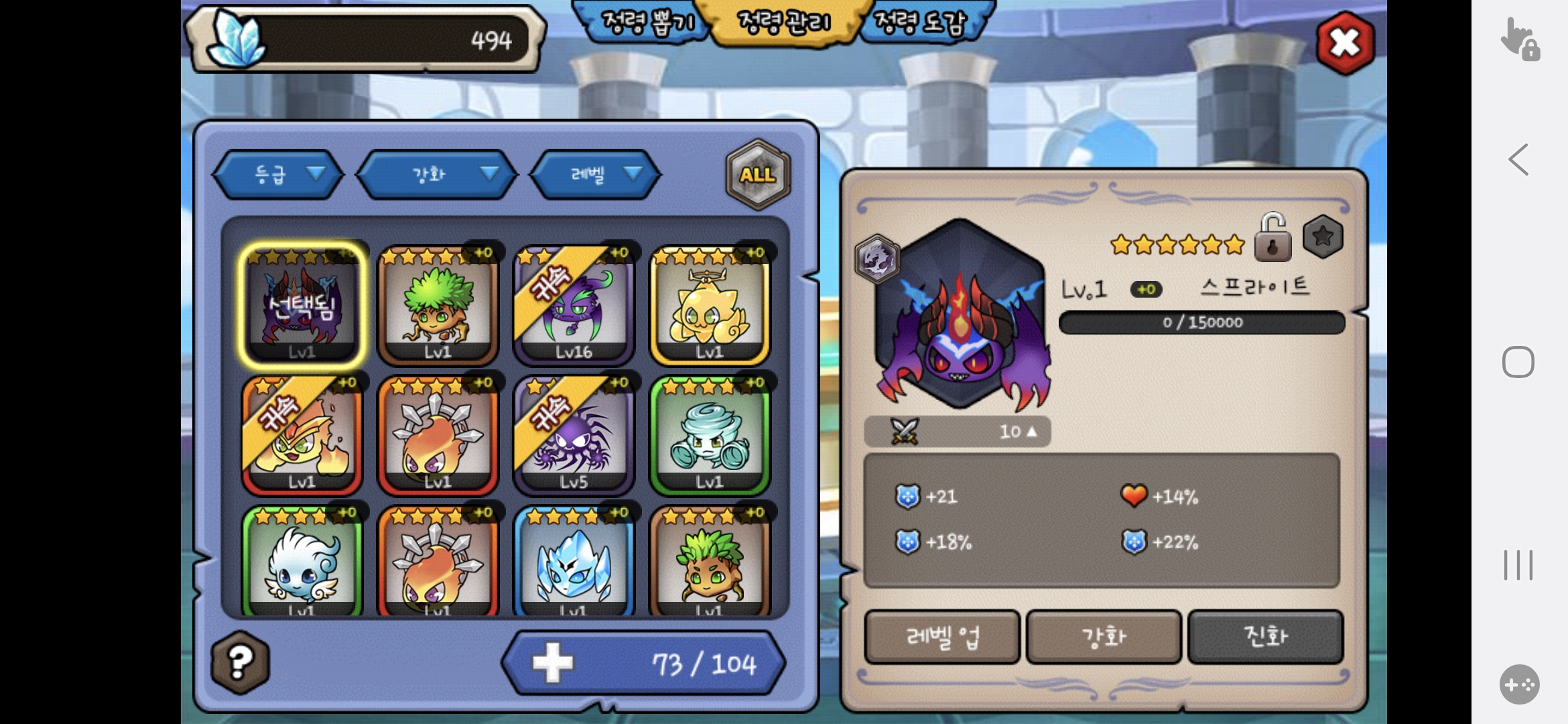Select the Lv16 purple winged spirit
The image size is (1568, 724).
click(574, 305)
